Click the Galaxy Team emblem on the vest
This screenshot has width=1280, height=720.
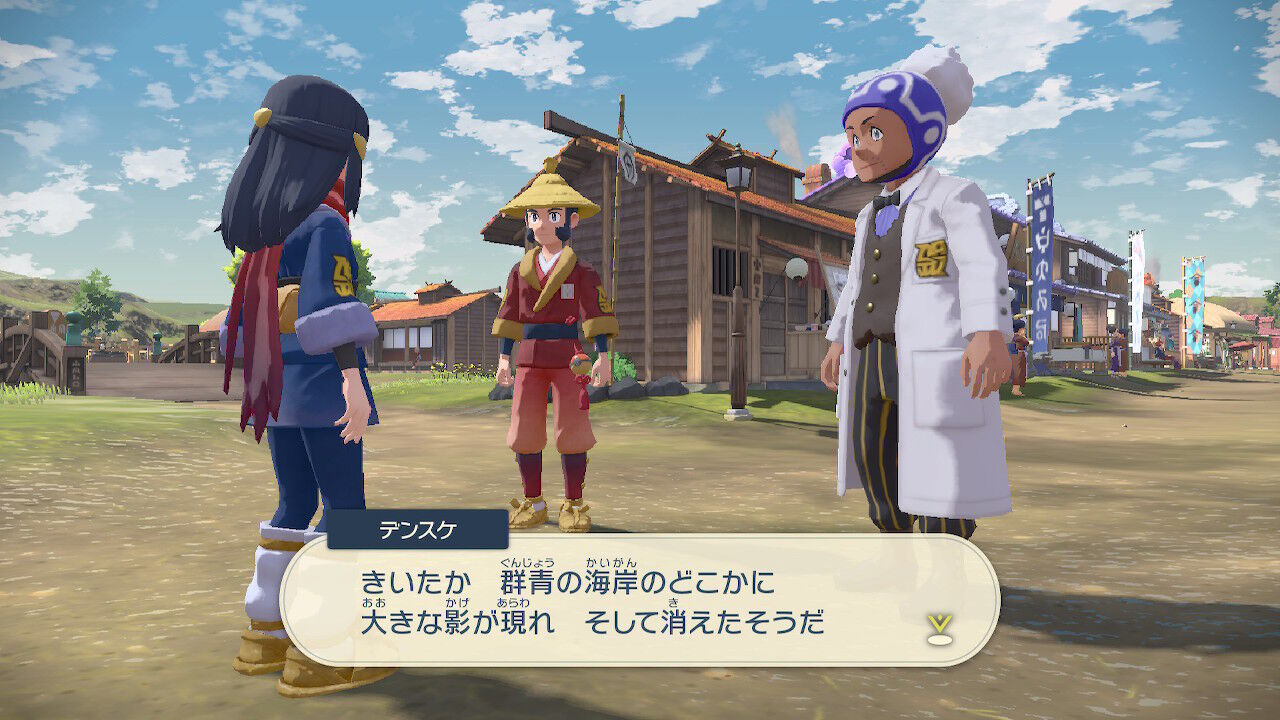(931, 256)
